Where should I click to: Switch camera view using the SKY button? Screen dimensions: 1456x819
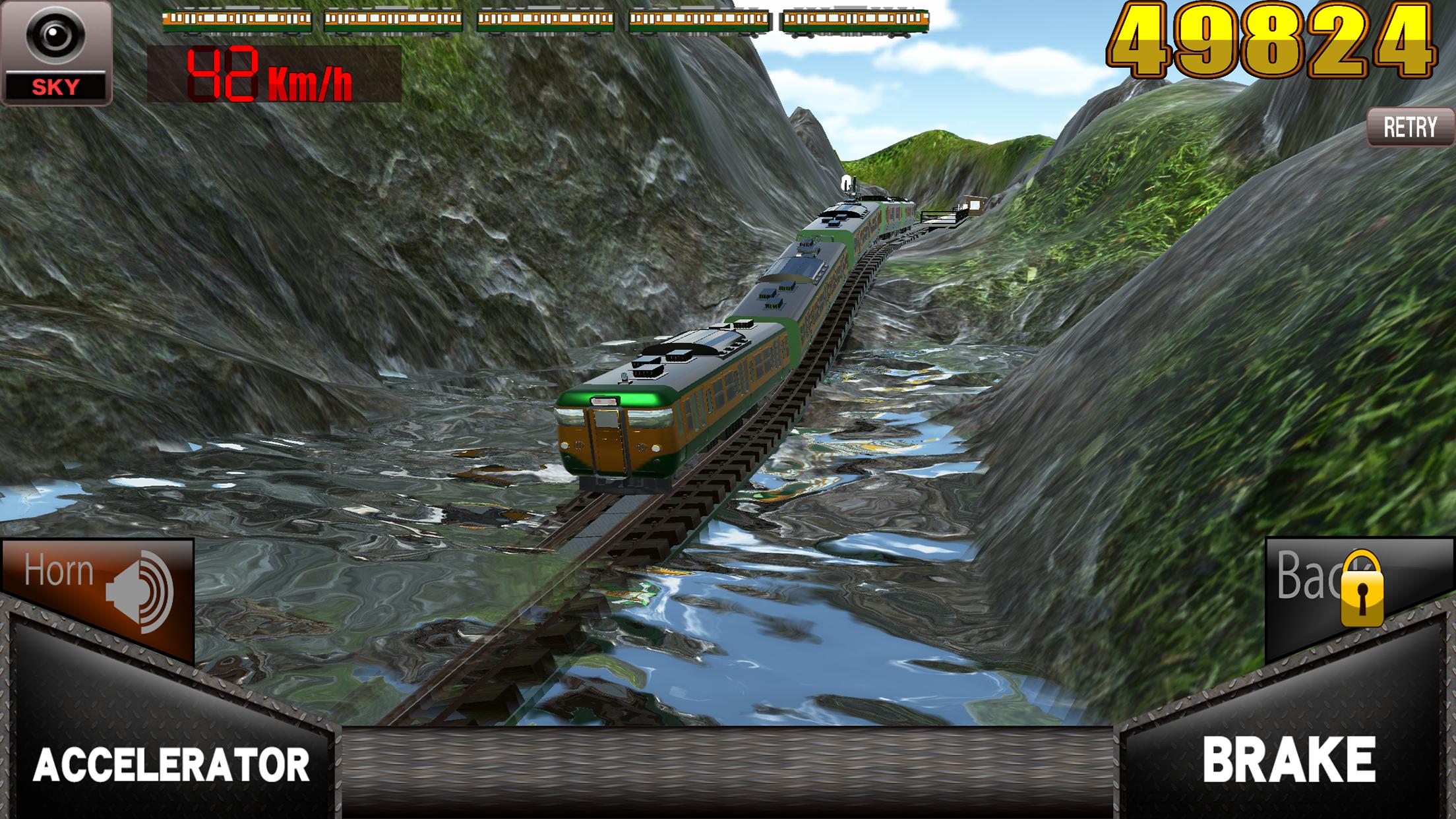pos(56,53)
